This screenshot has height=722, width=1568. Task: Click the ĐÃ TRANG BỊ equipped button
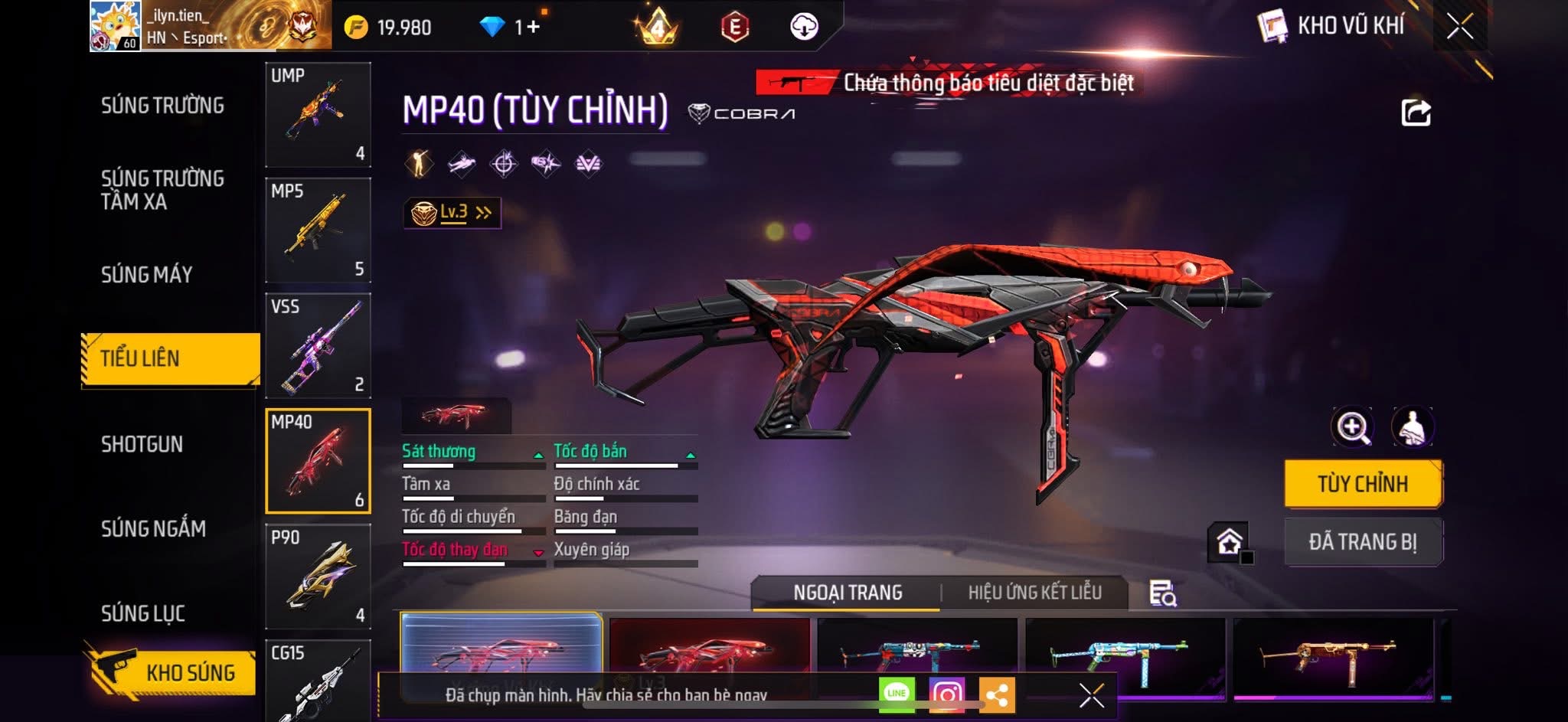[1363, 542]
